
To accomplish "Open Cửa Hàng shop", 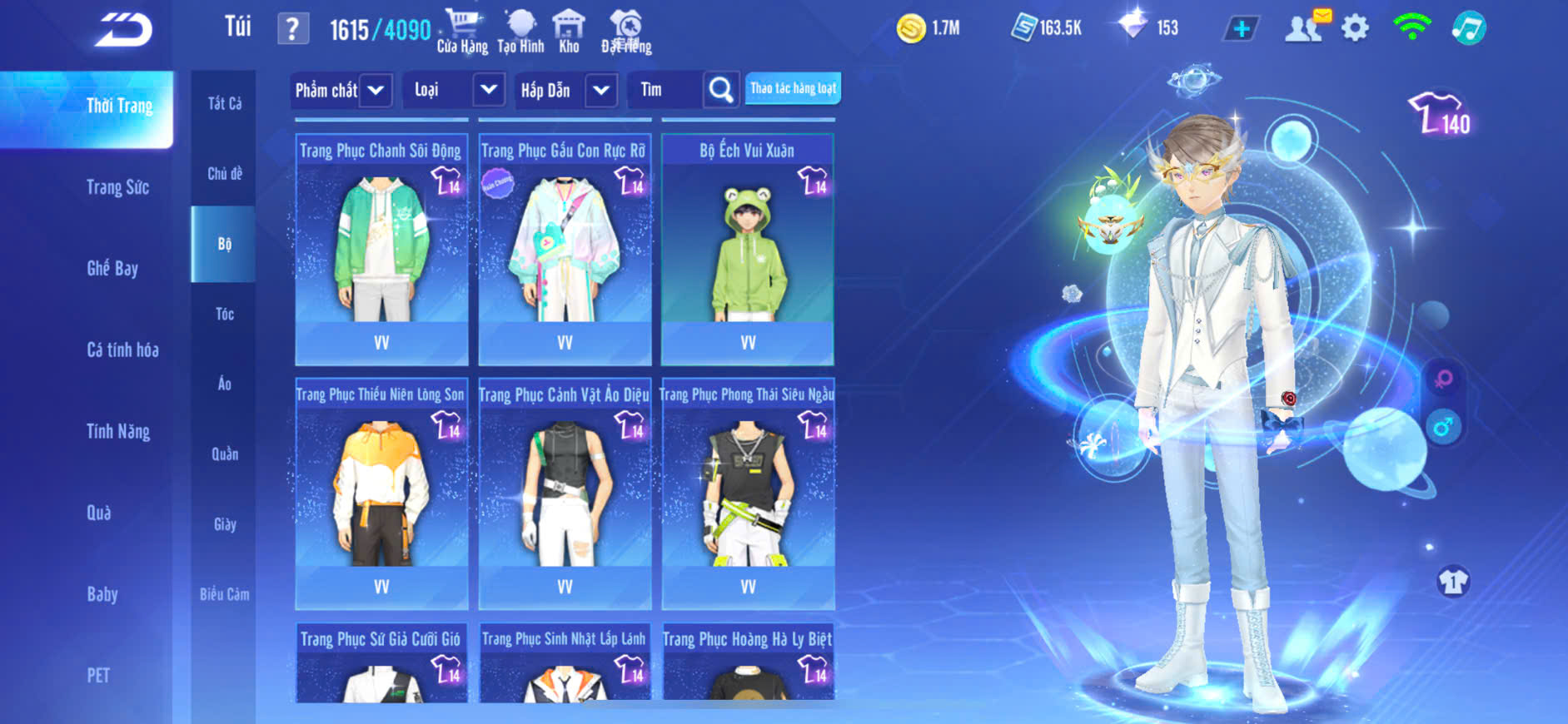I will (462, 32).
